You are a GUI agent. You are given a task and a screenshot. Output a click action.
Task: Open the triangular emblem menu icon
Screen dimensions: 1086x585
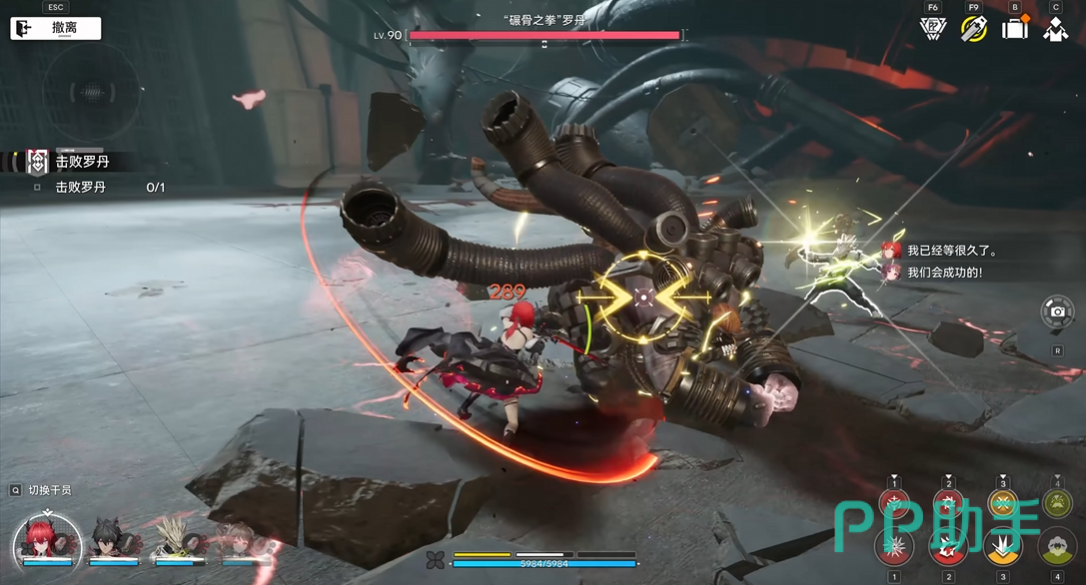coord(933,29)
